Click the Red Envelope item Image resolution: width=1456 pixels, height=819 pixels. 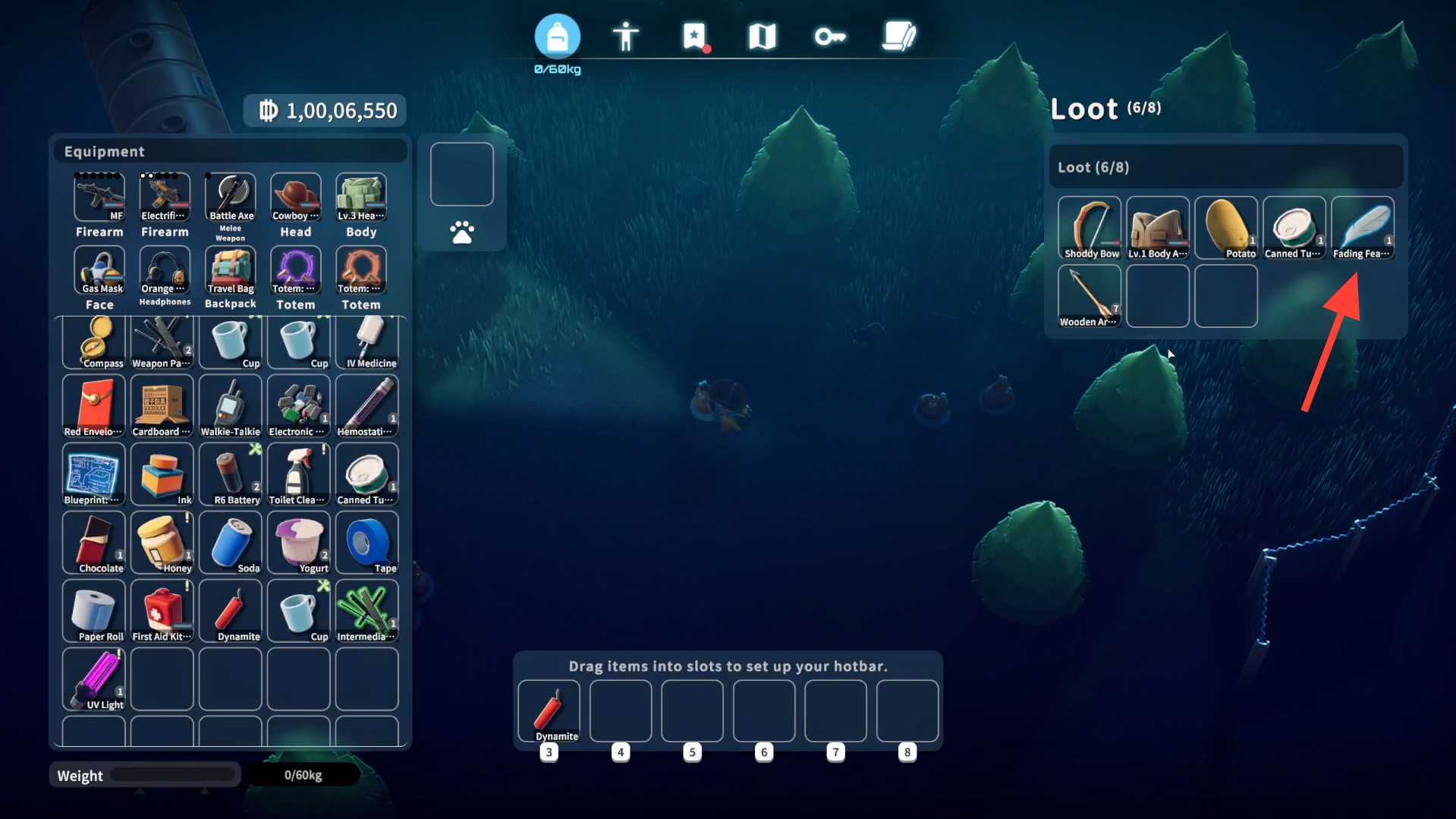(x=94, y=407)
